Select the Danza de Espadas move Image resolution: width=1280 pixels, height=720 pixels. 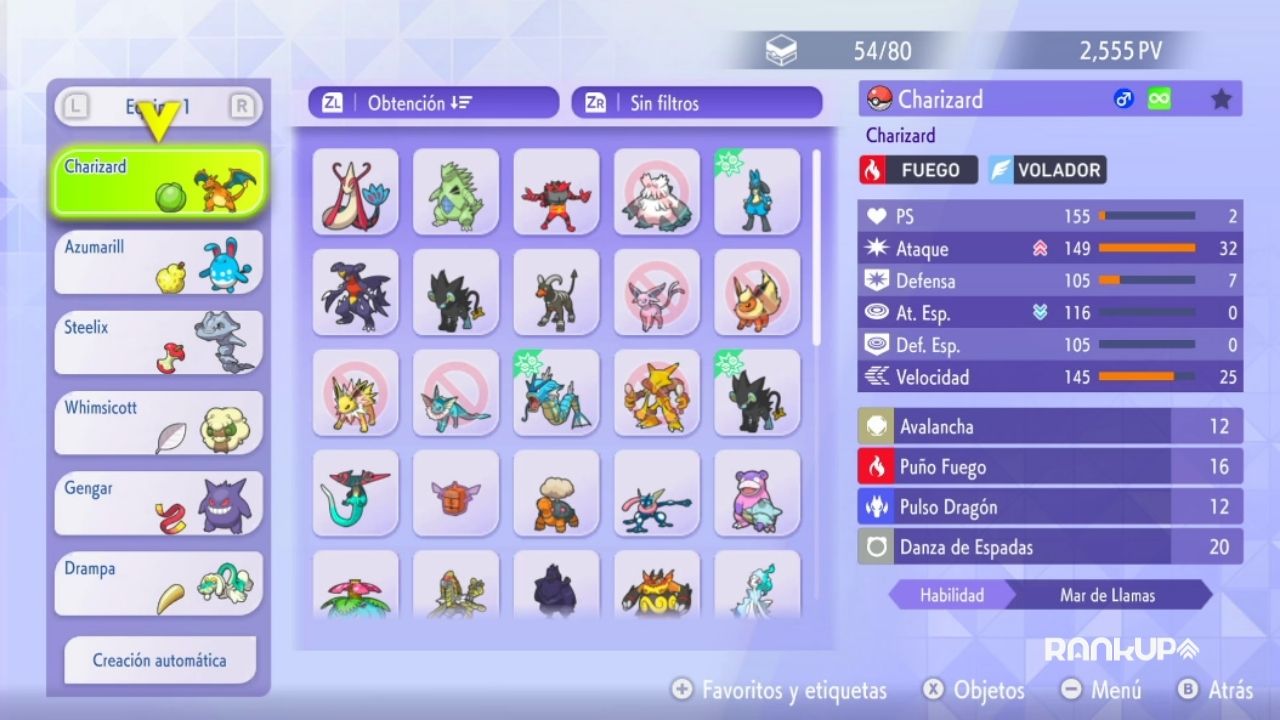1050,547
